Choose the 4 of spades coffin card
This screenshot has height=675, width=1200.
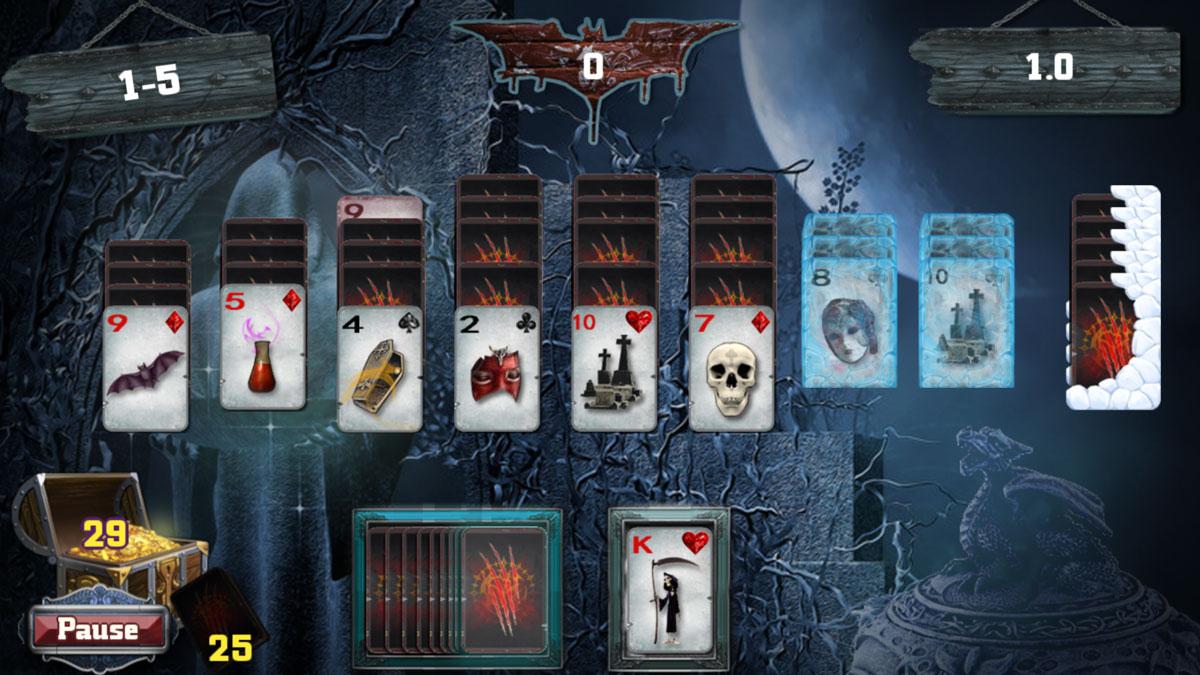click(380, 368)
